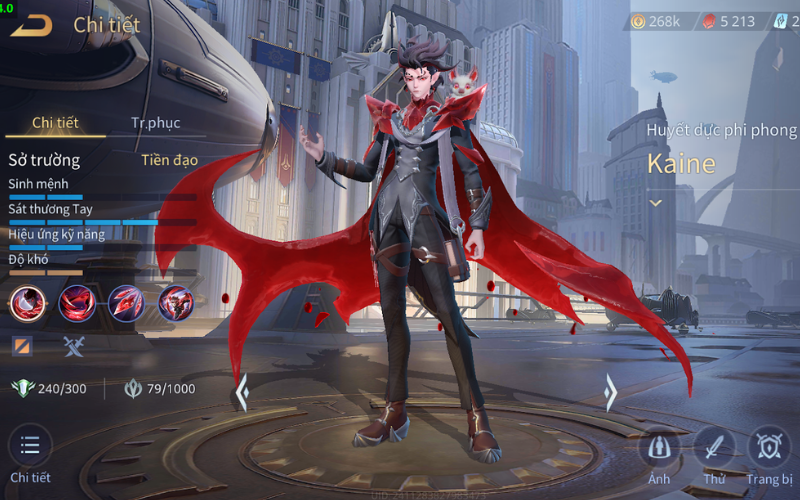
Task: Switch to the Tr.phục tab
Action: pyautogui.click(x=155, y=123)
